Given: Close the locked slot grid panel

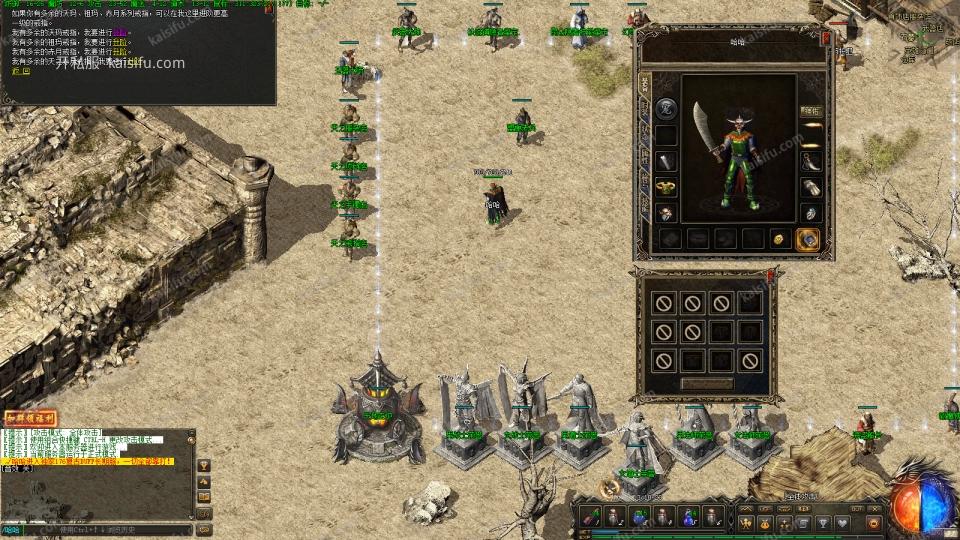Looking at the screenshot, I should [x=771, y=274].
